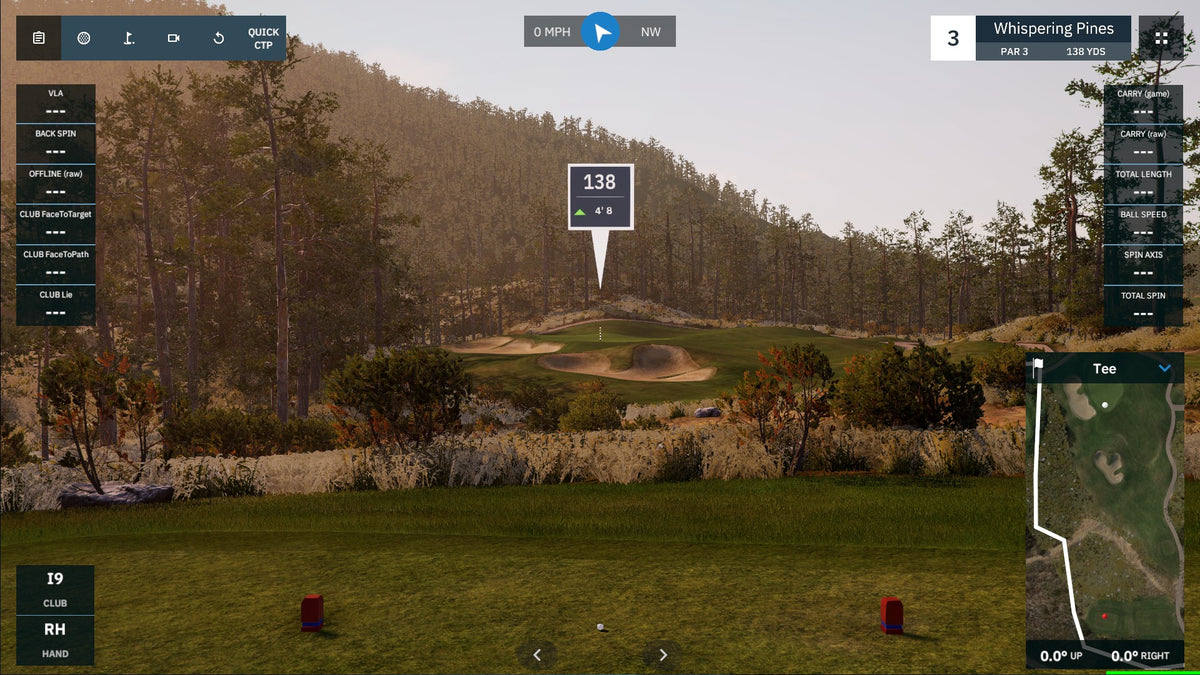Viewport: 1200px width, 675px height.
Task: Open the scorecard clipboard icon
Action: [38, 38]
